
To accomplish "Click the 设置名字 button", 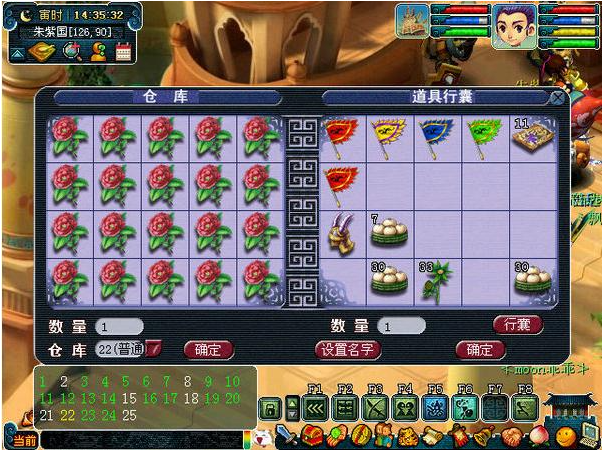I will pyautogui.click(x=347, y=349).
